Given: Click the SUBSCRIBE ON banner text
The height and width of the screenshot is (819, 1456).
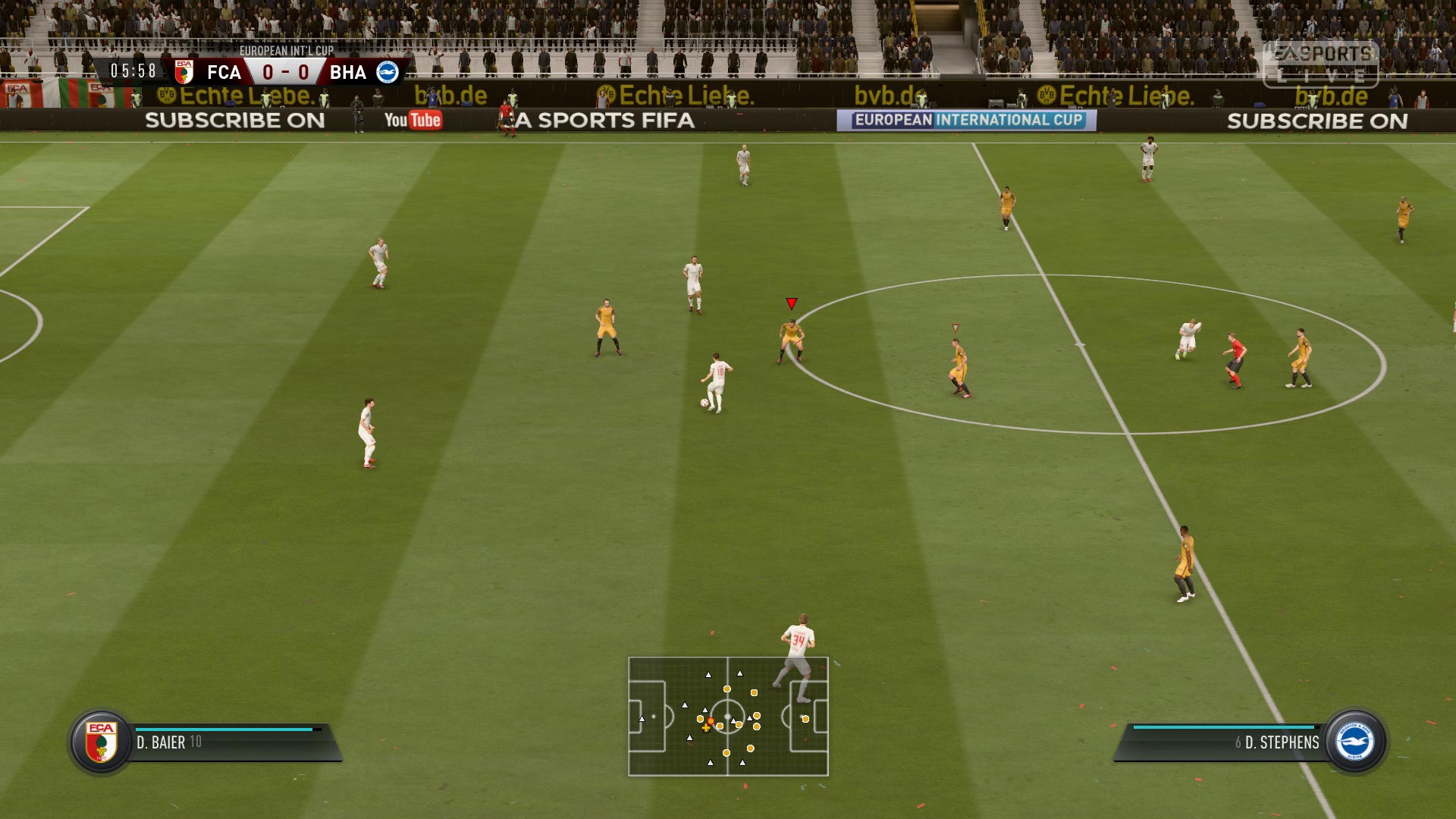Looking at the screenshot, I should click(x=236, y=121).
